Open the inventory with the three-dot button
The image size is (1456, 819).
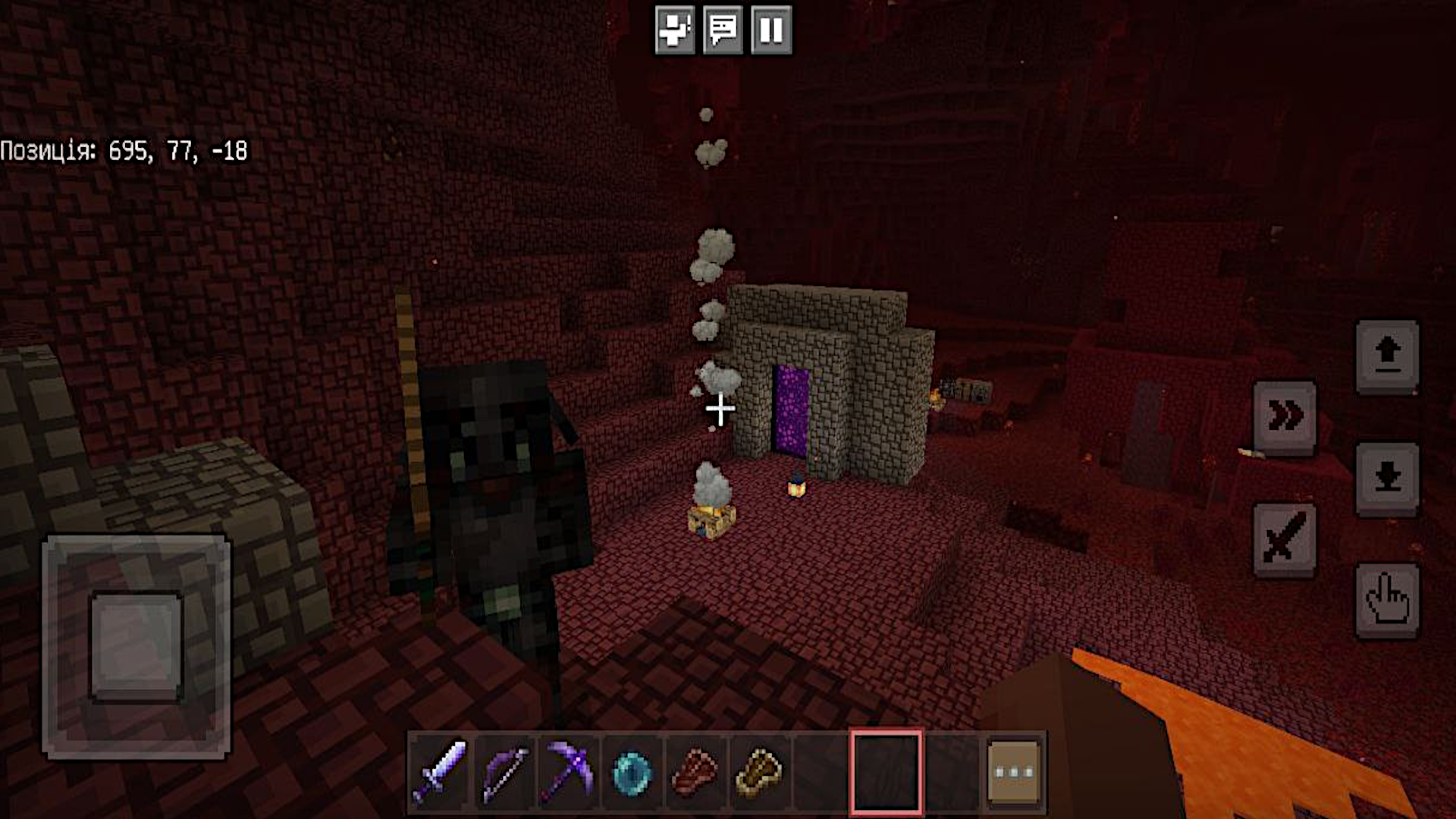pyautogui.click(x=1014, y=773)
